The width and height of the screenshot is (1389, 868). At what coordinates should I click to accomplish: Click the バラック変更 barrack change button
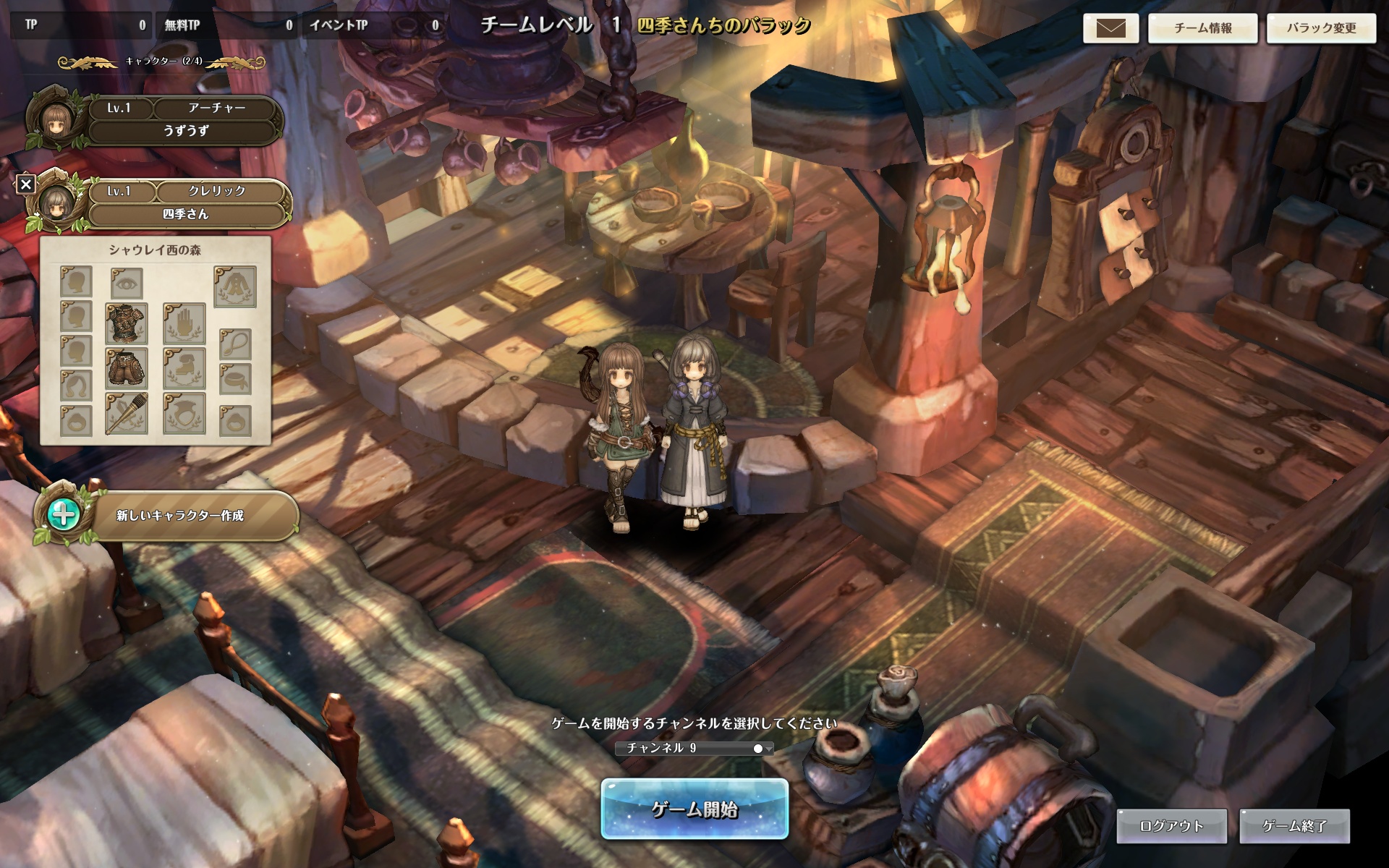1321,28
